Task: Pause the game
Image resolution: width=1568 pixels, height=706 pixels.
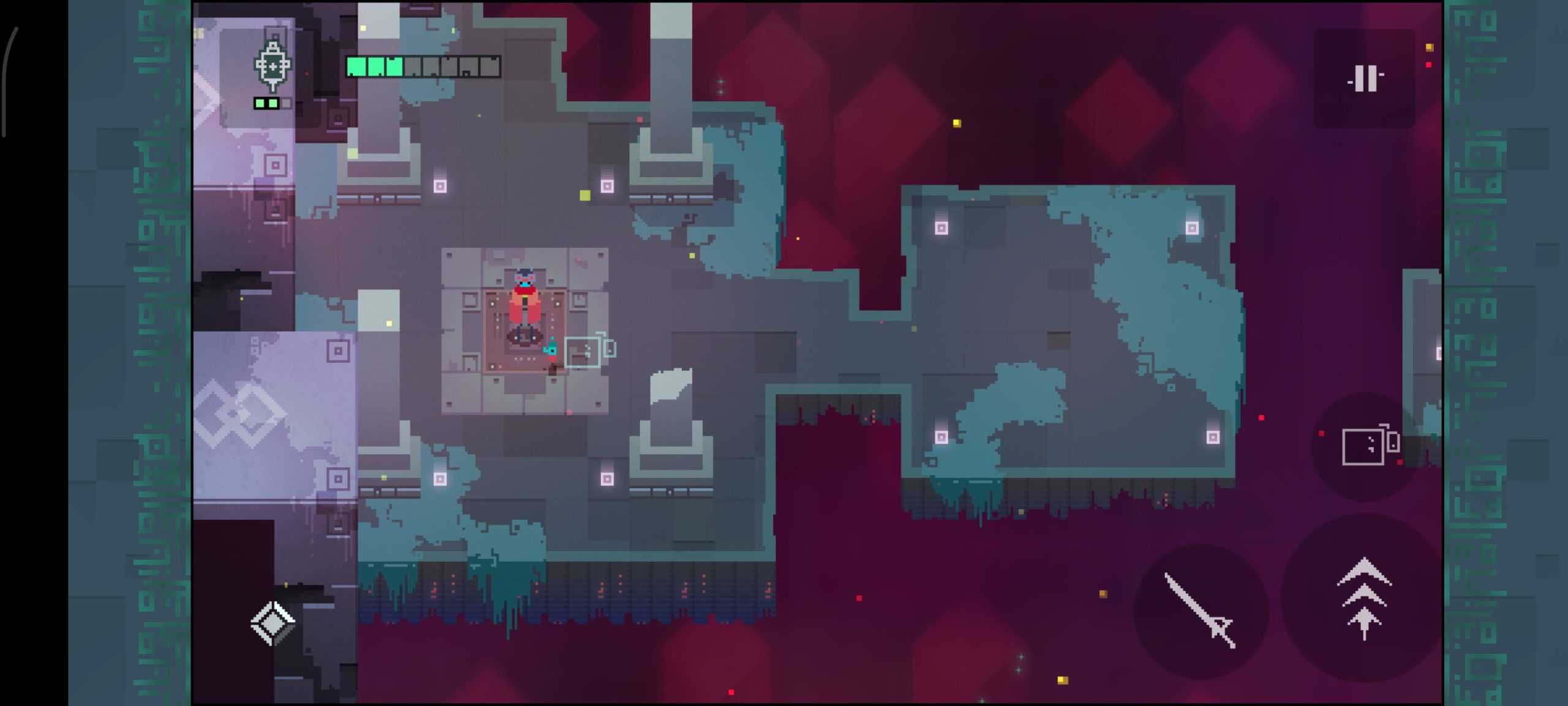Action: pos(1365,78)
